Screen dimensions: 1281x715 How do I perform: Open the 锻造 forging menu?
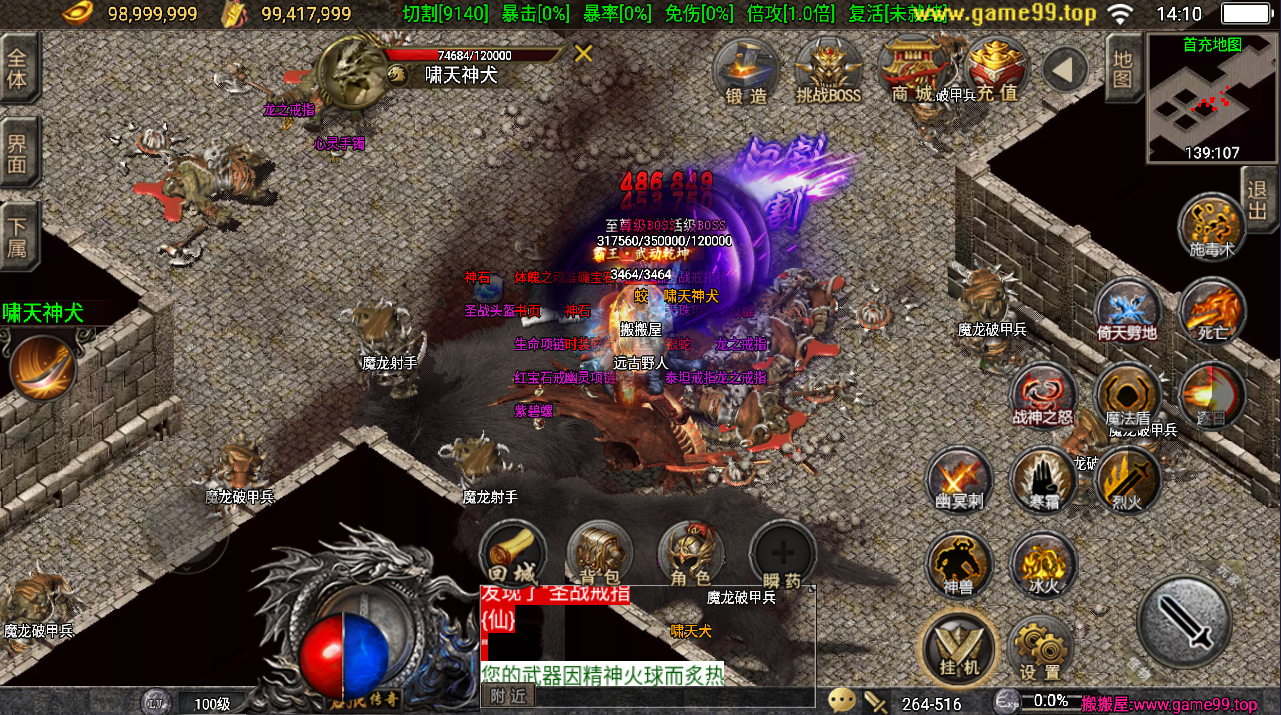[x=747, y=71]
